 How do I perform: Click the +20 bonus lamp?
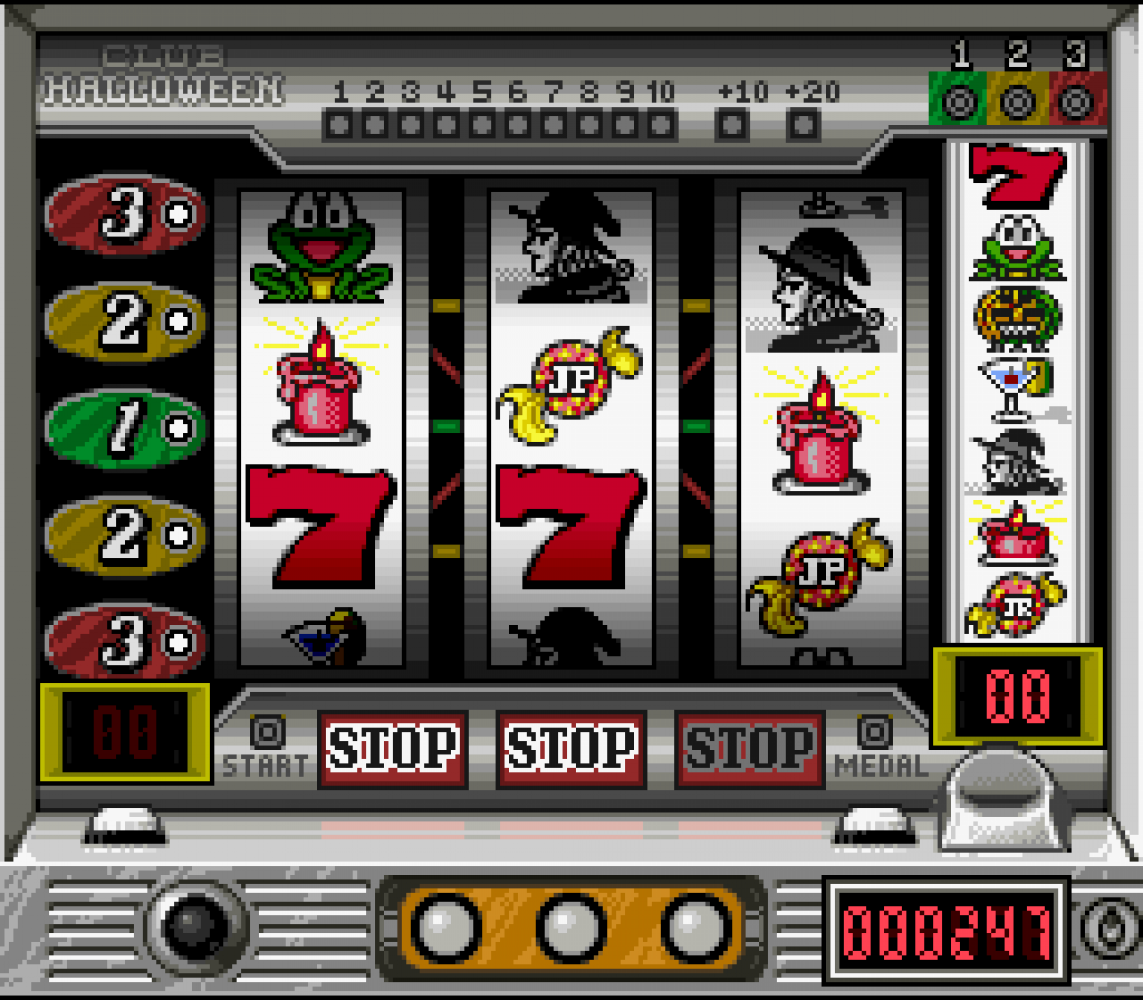tap(803, 125)
